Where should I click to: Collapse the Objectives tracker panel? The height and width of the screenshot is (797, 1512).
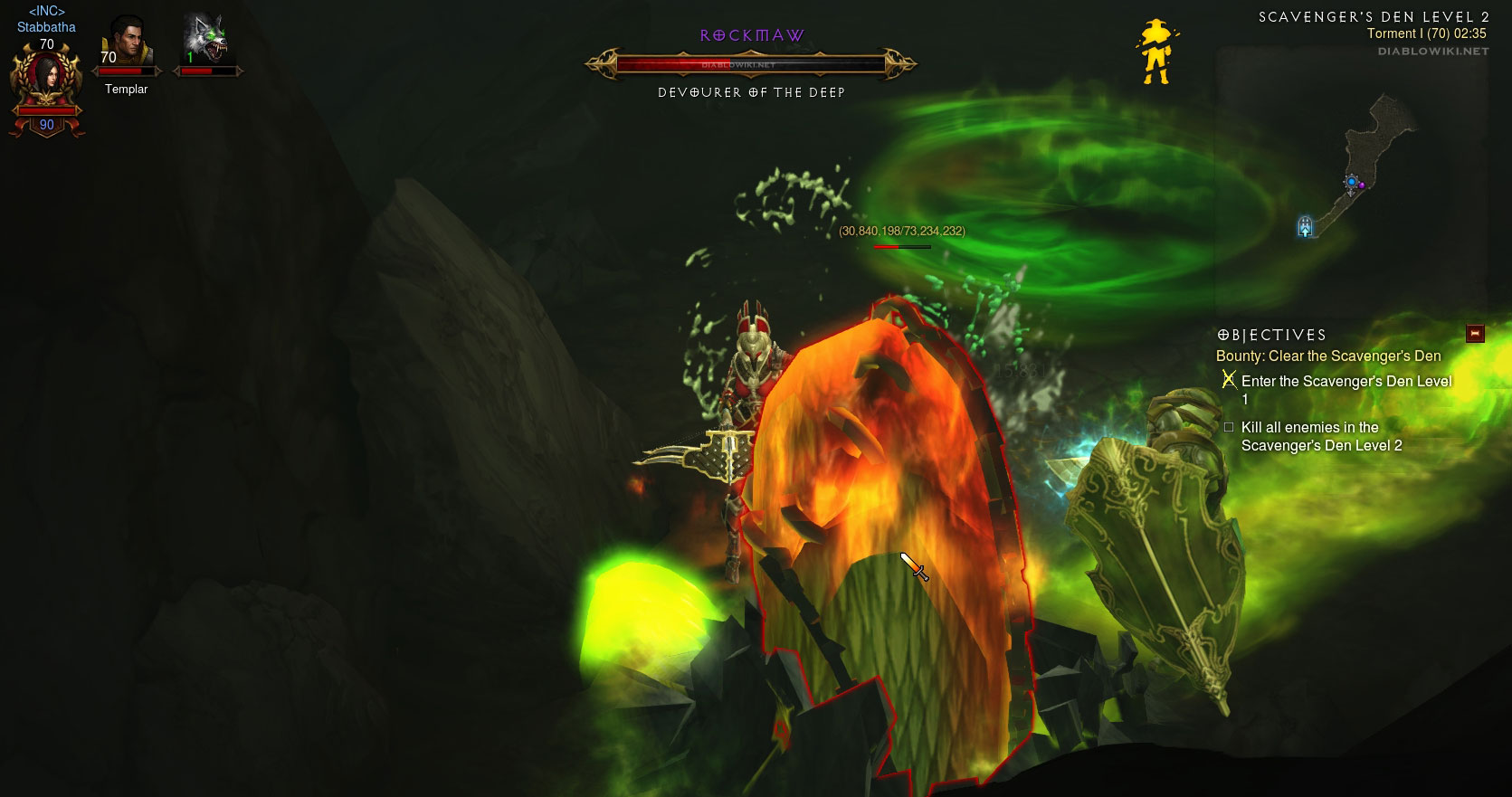coord(1476,334)
